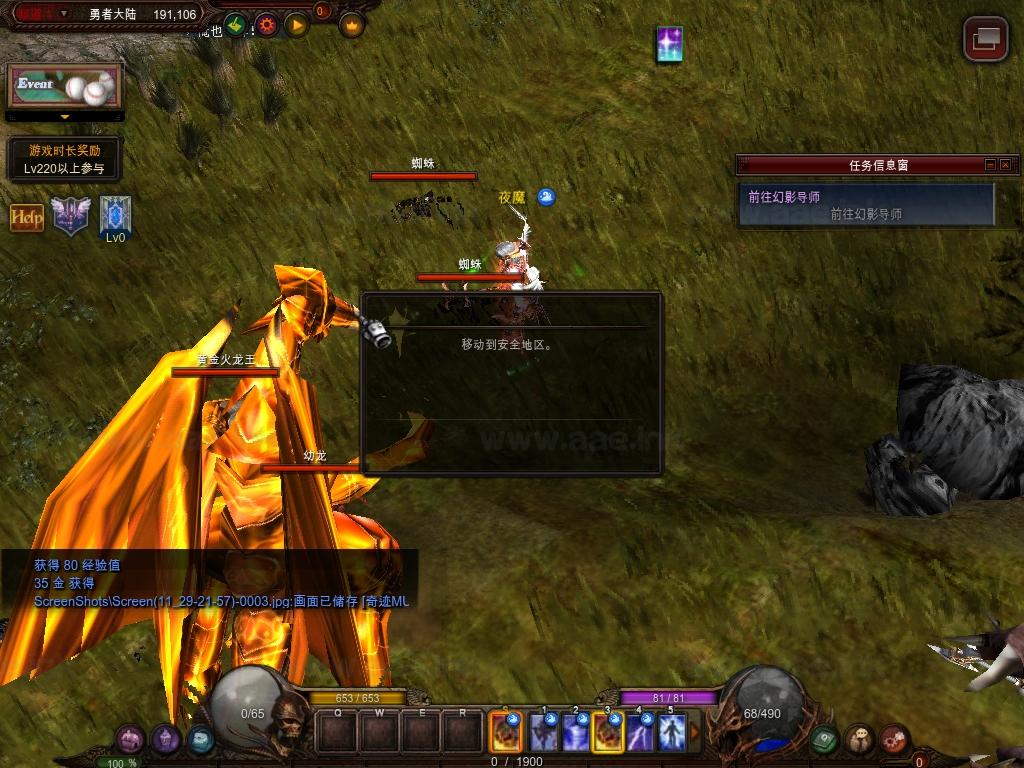Open the winged purple crest icon

click(x=71, y=215)
